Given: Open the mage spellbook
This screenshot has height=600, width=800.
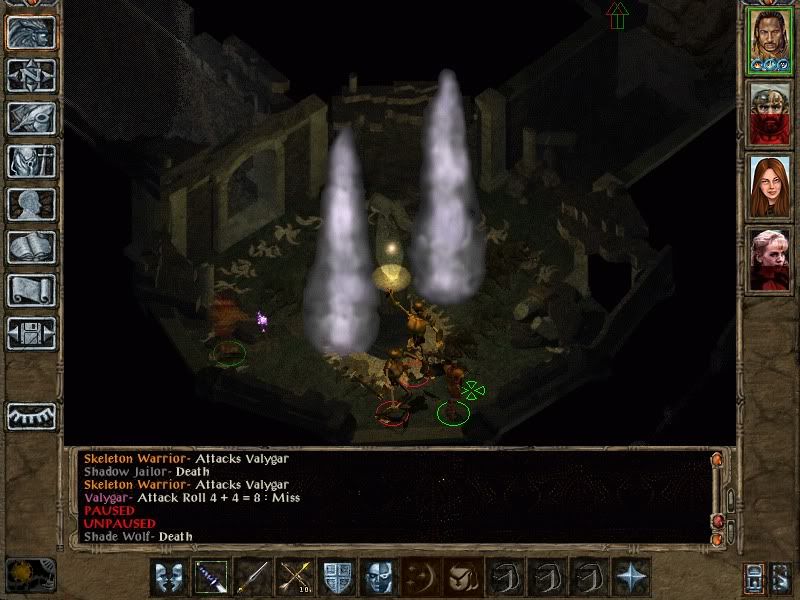Looking at the screenshot, I should pos(31,247).
